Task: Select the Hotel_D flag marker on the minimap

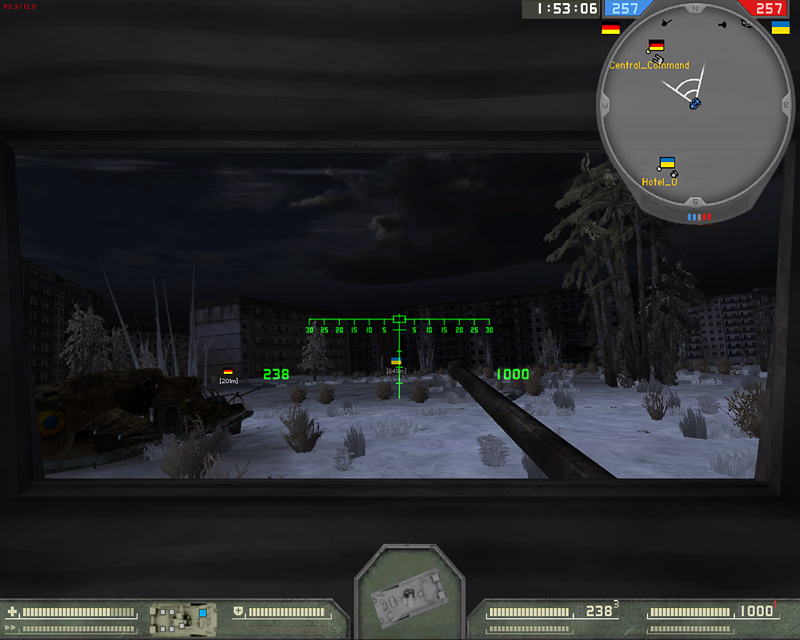Action: 666,162
